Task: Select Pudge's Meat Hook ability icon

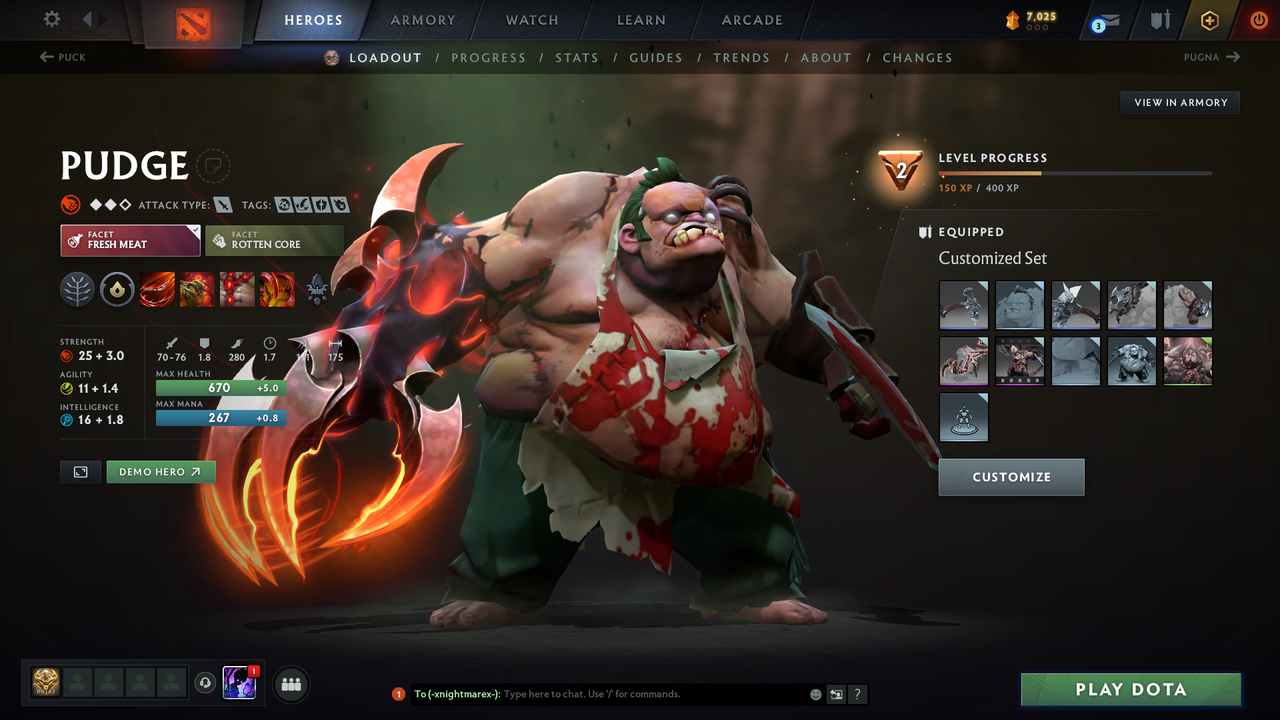Action: pyautogui.click(x=157, y=289)
